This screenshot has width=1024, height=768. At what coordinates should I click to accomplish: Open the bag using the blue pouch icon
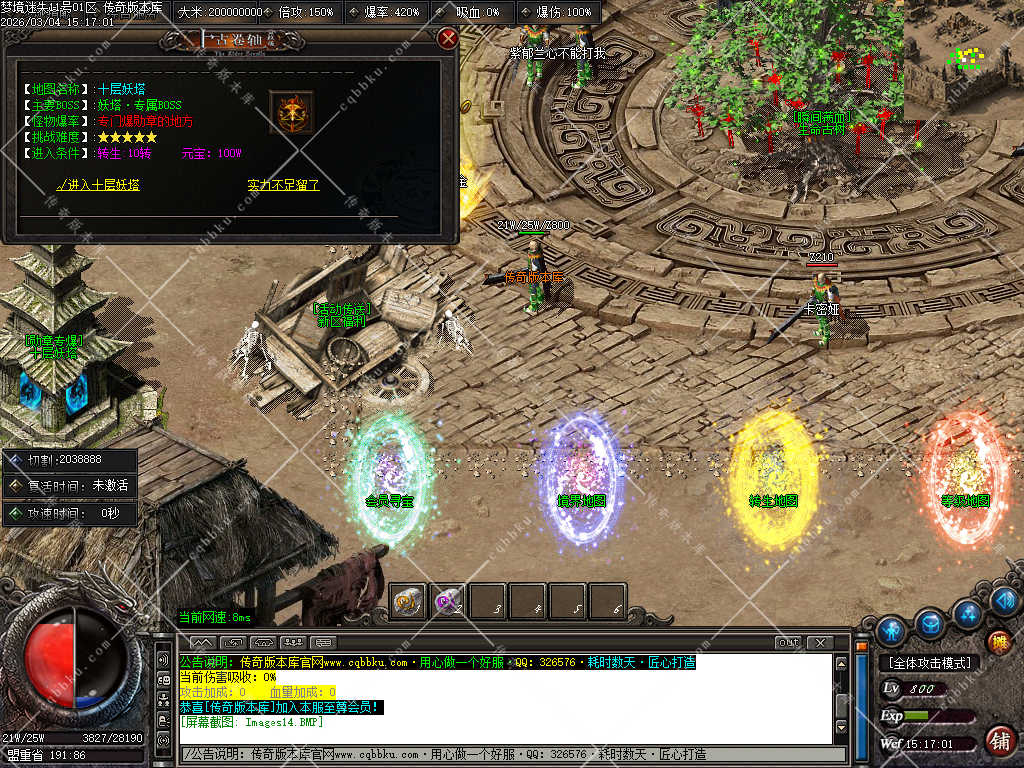pyautogui.click(x=929, y=624)
